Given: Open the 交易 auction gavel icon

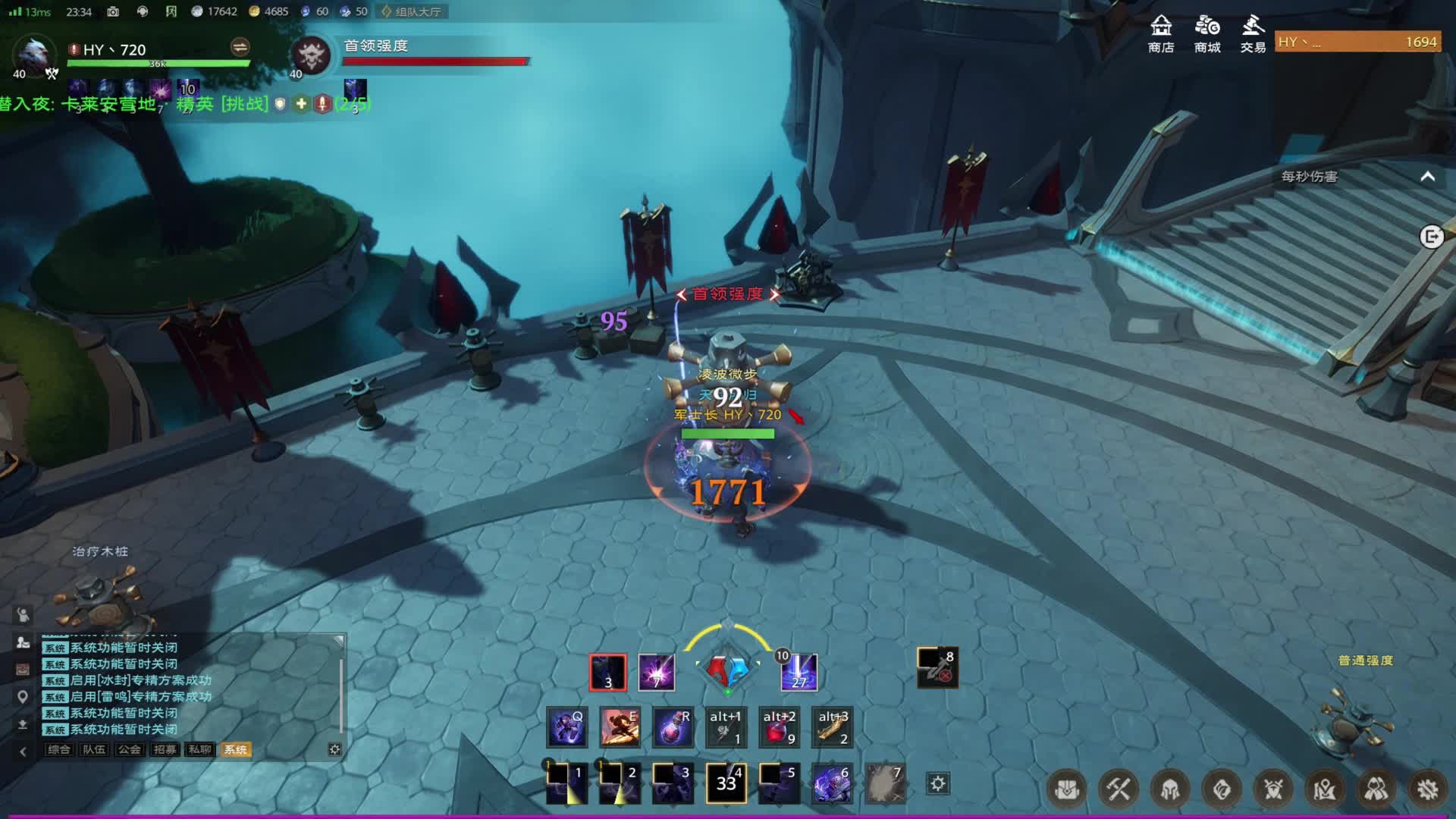Looking at the screenshot, I should pyautogui.click(x=1253, y=34).
